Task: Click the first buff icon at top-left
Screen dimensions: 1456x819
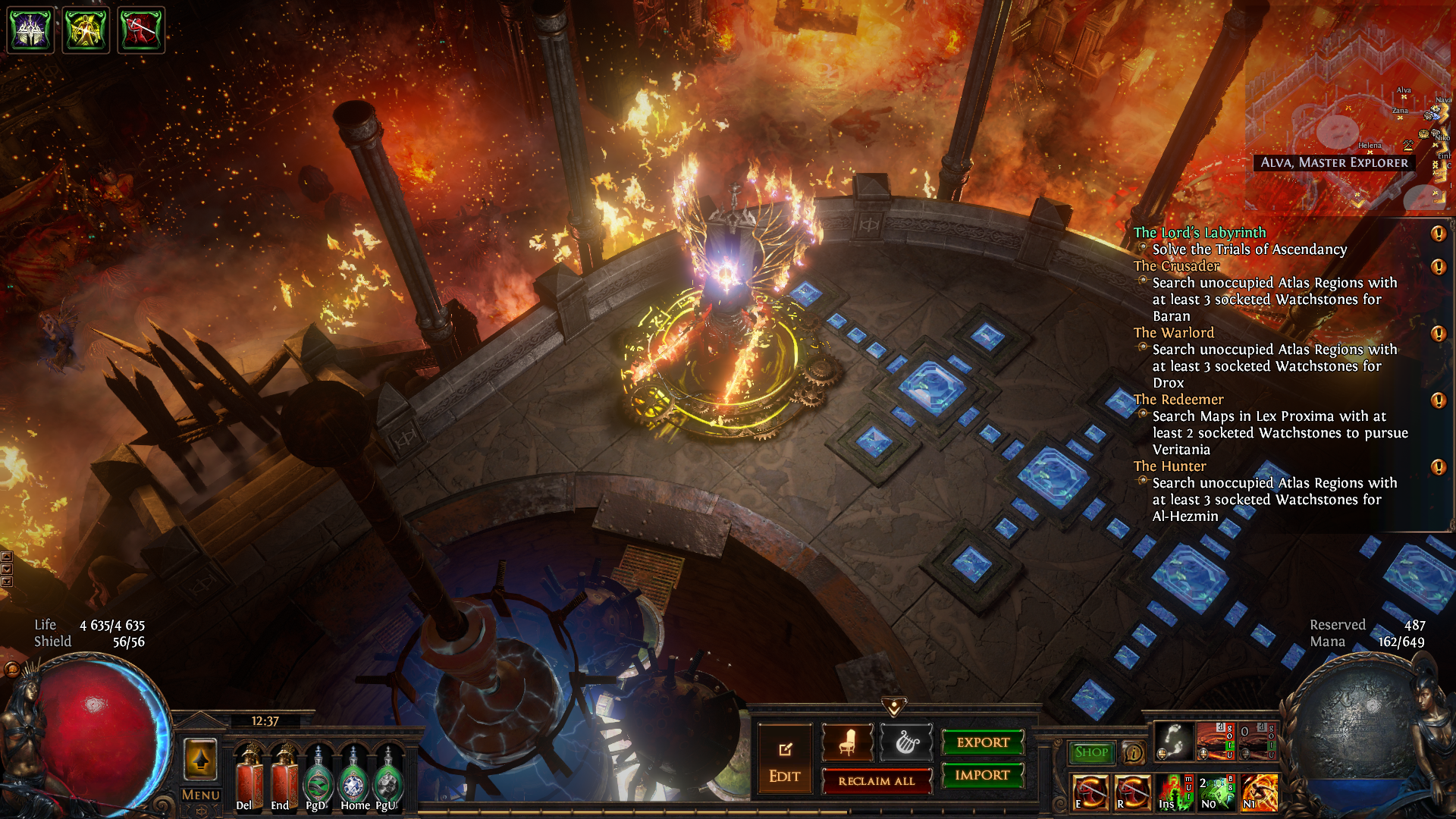Action: click(30, 30)
